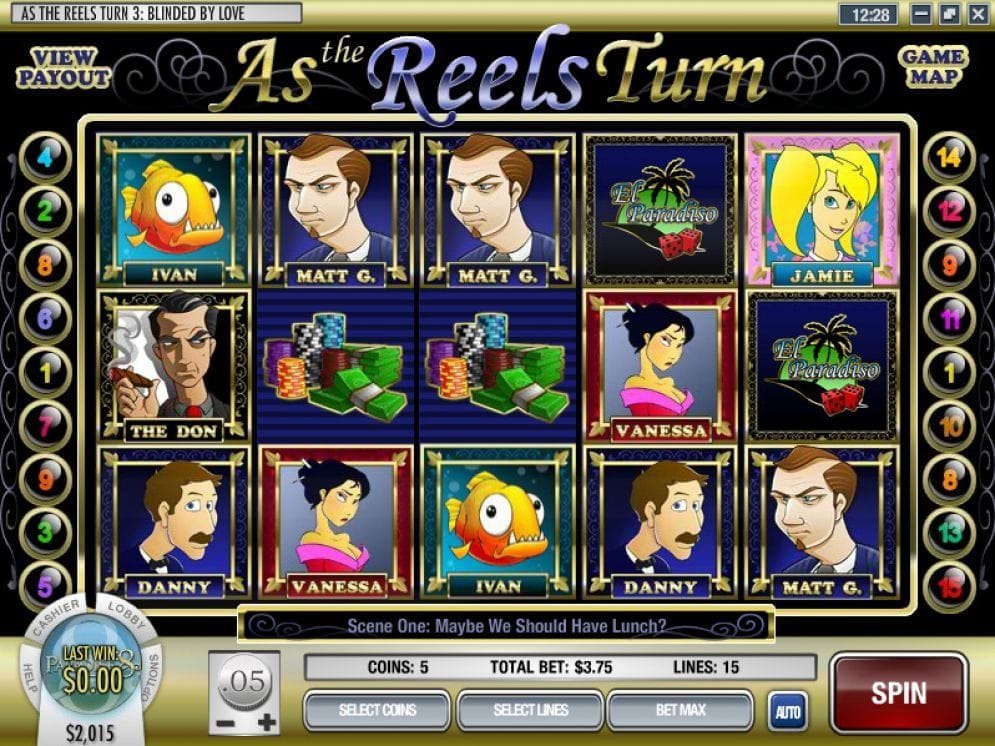Place the maximum bet with Bet Max

point(679,710)
